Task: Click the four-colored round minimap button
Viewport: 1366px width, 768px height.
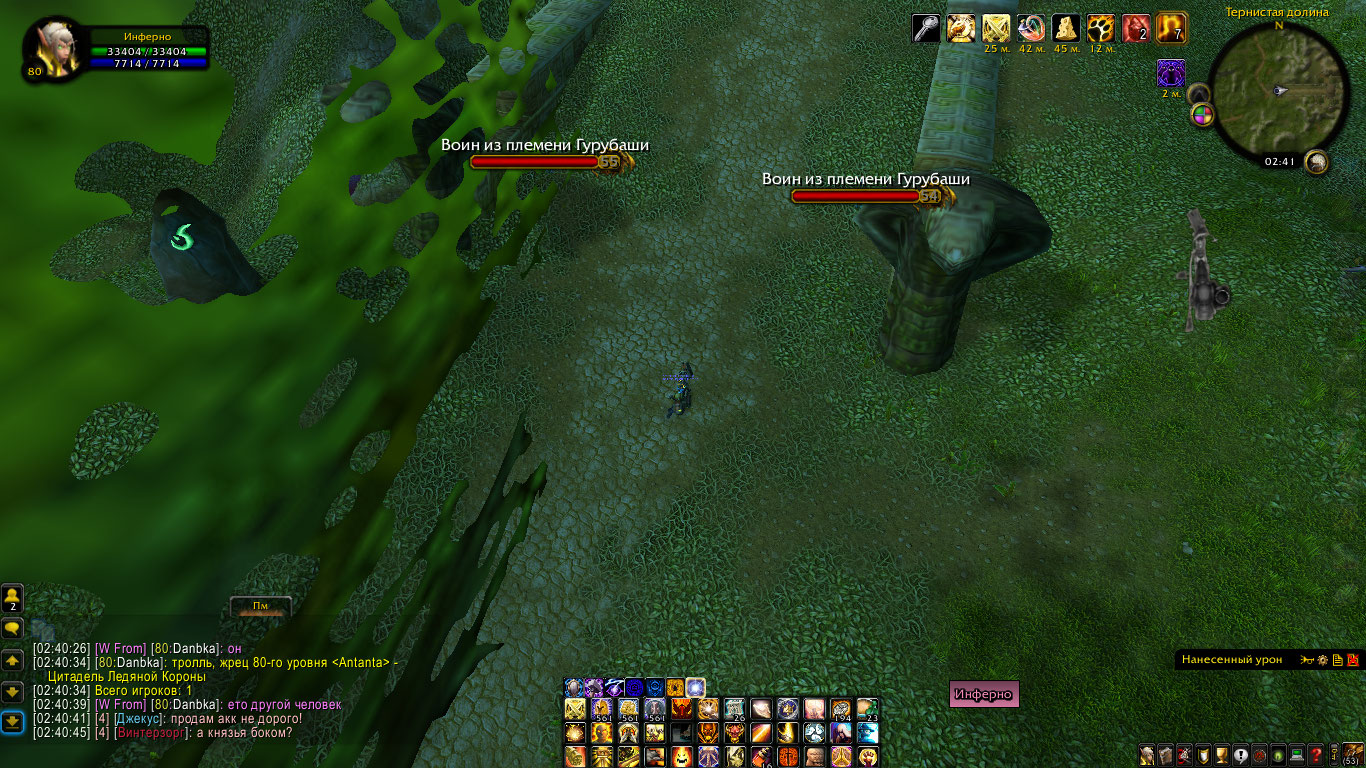Action: click(x=1202, y=115)
